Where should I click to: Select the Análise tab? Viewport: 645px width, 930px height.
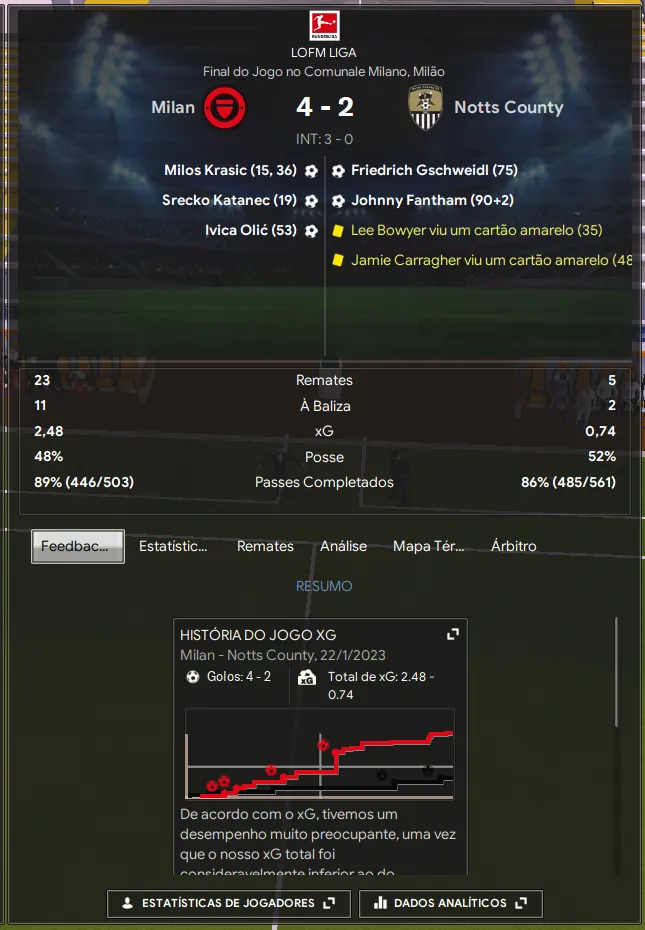(343, 547)
